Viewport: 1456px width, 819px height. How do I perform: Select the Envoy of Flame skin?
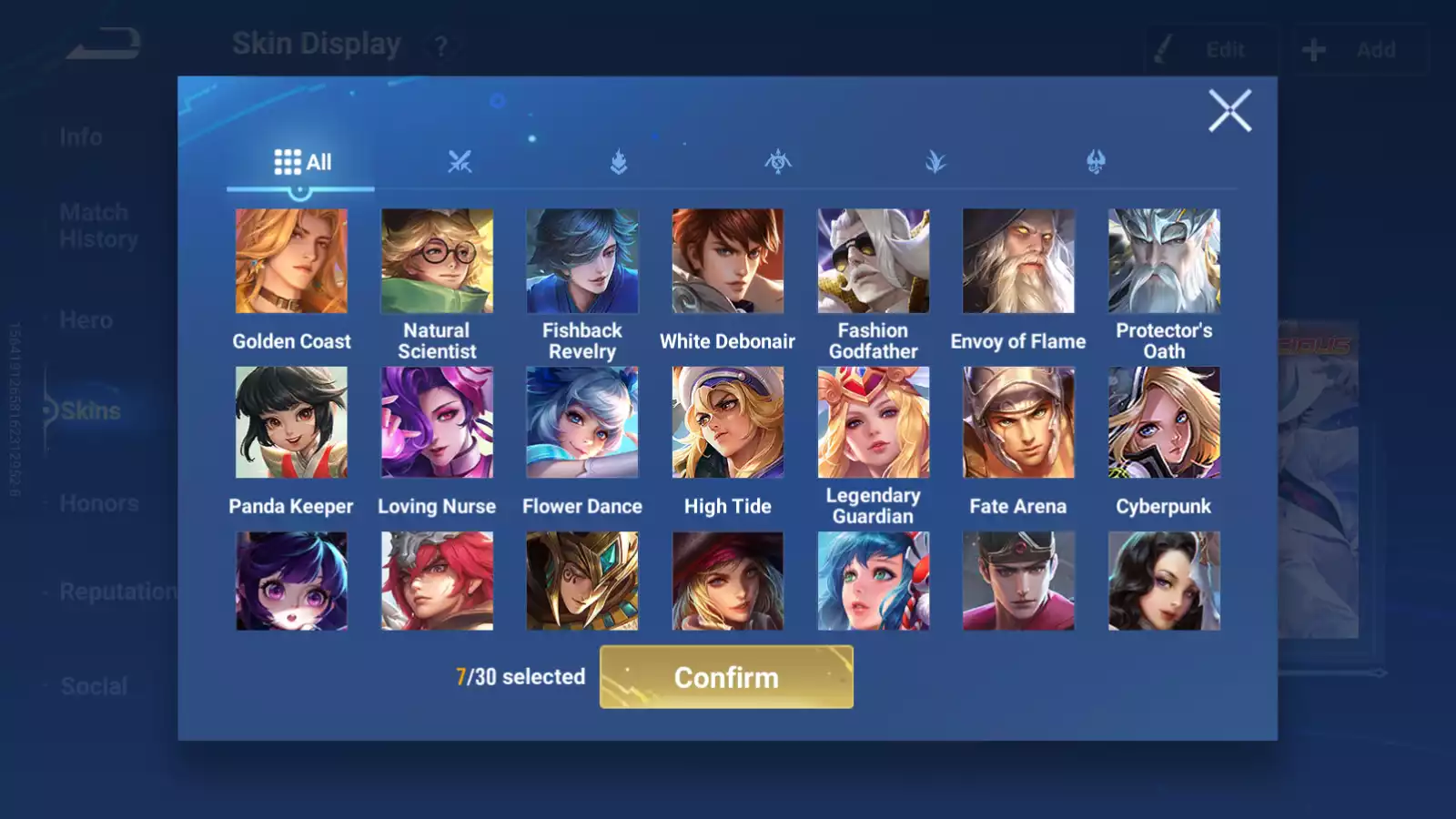click(1018, 261)
